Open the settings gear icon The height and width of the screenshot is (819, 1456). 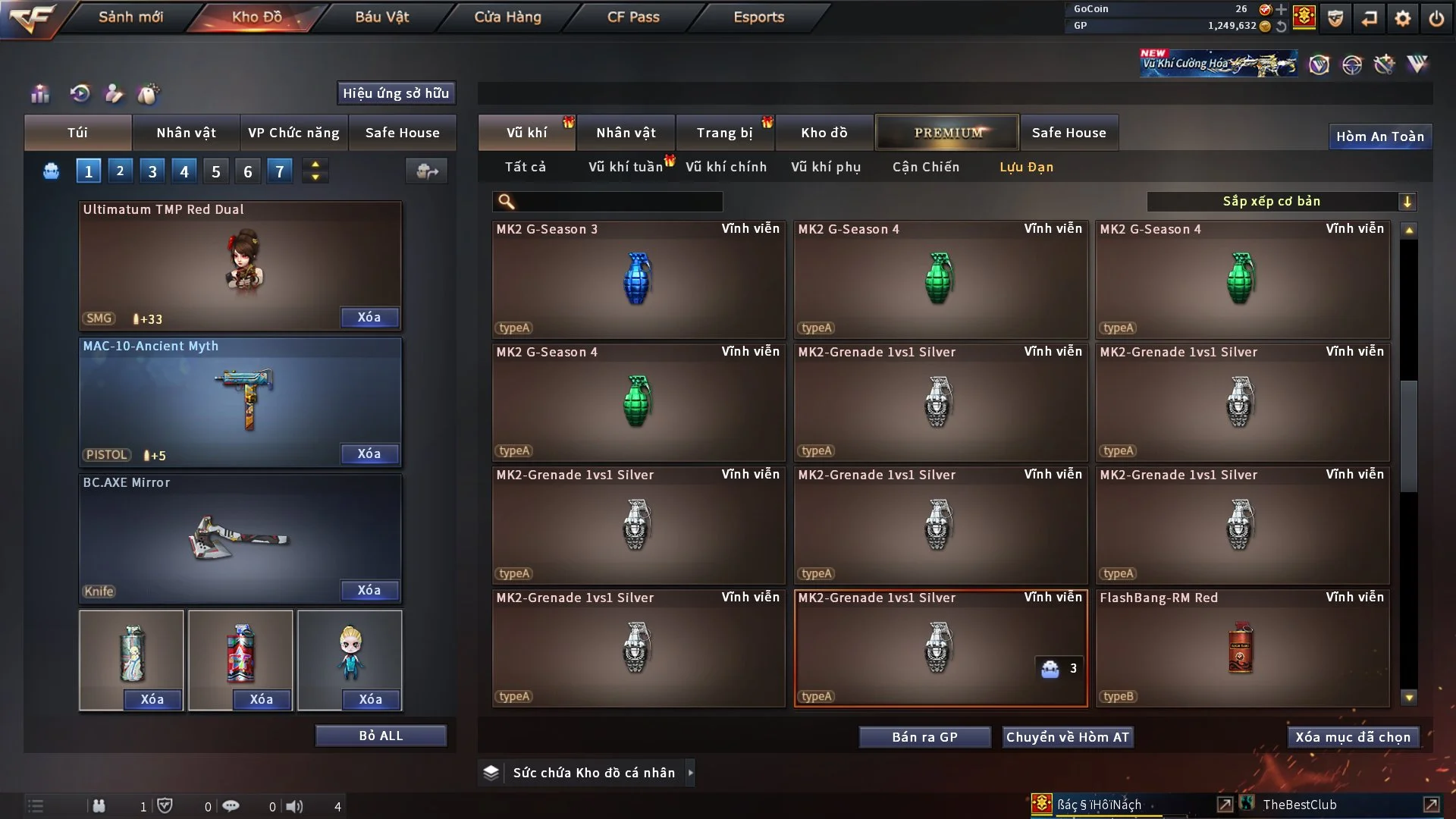[x=1404, y=18]
